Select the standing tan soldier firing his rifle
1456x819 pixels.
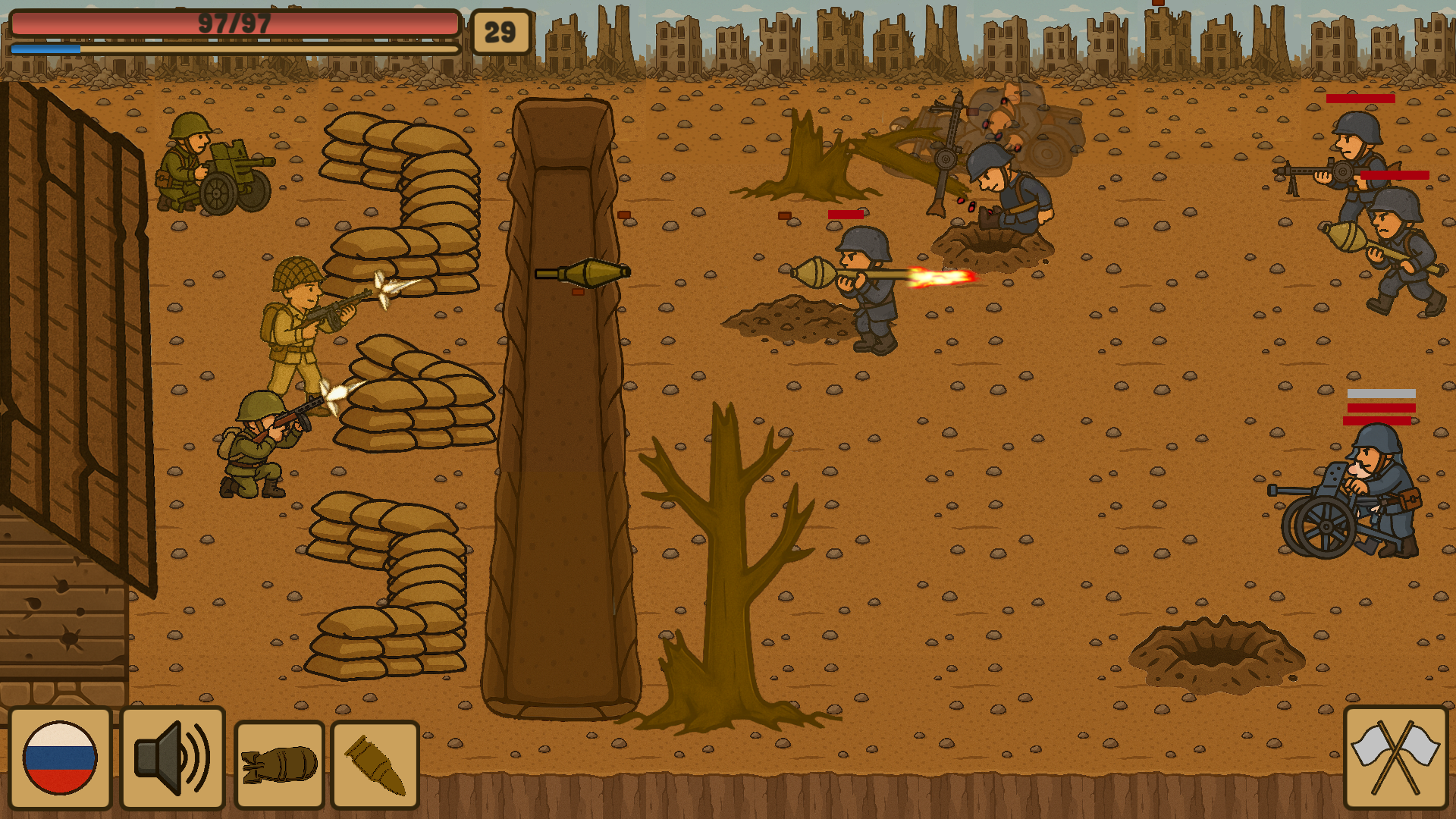[x=296, y=334]
